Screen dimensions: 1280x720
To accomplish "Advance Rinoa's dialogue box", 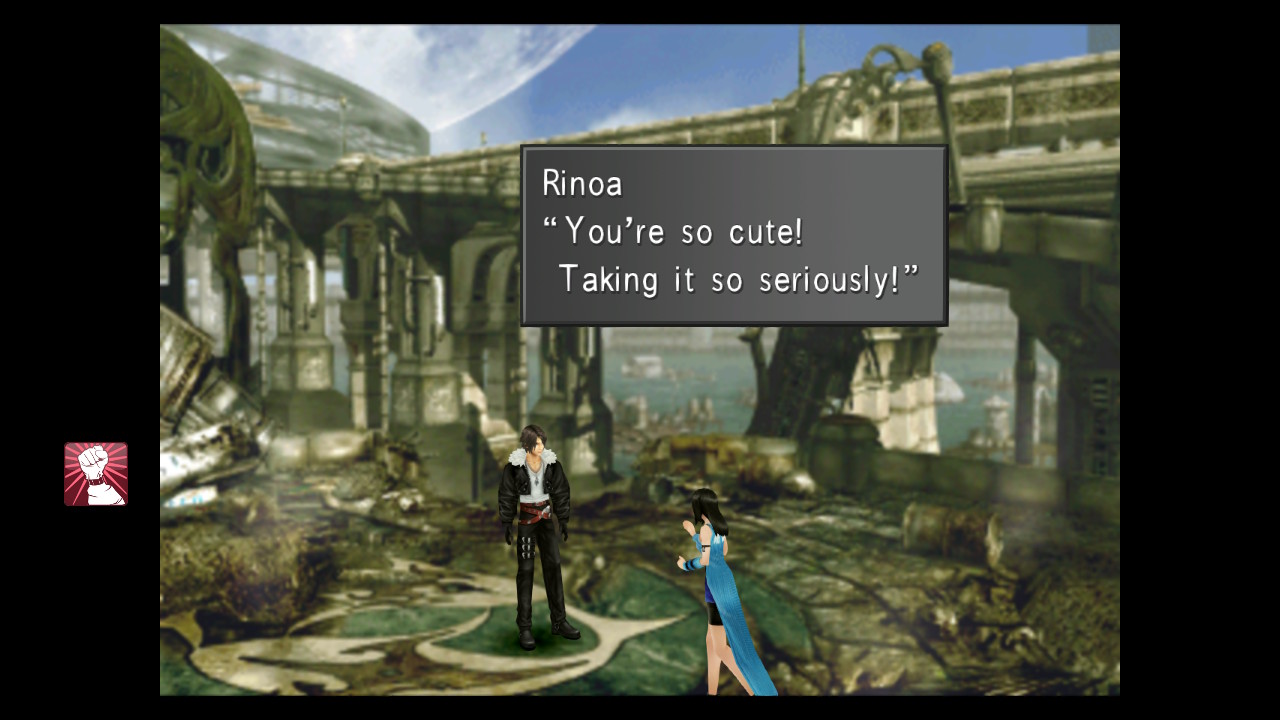I will coord(733,236).
